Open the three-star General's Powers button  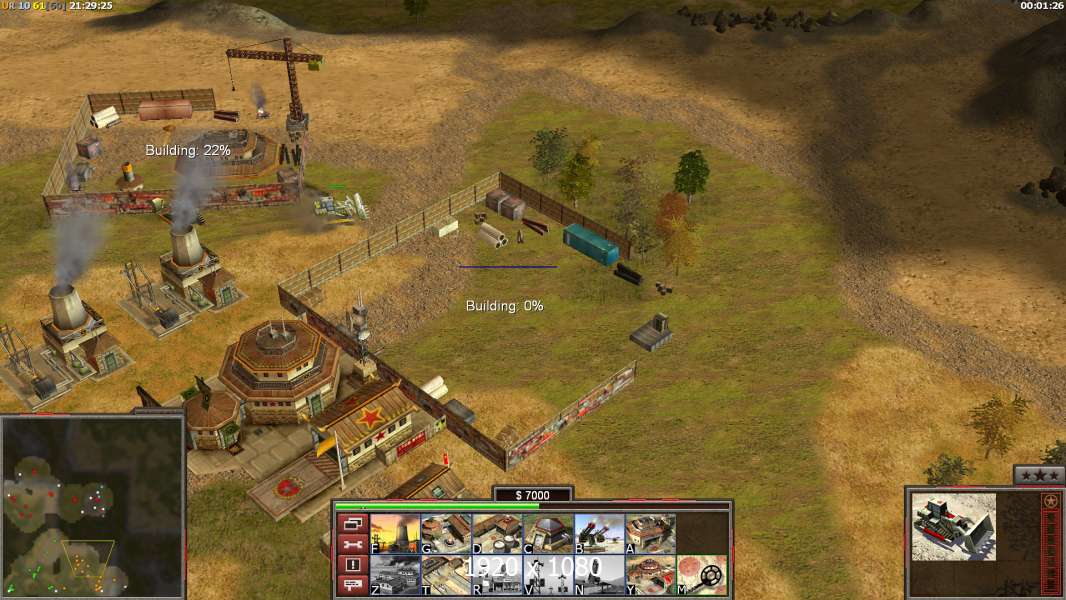1039,475
